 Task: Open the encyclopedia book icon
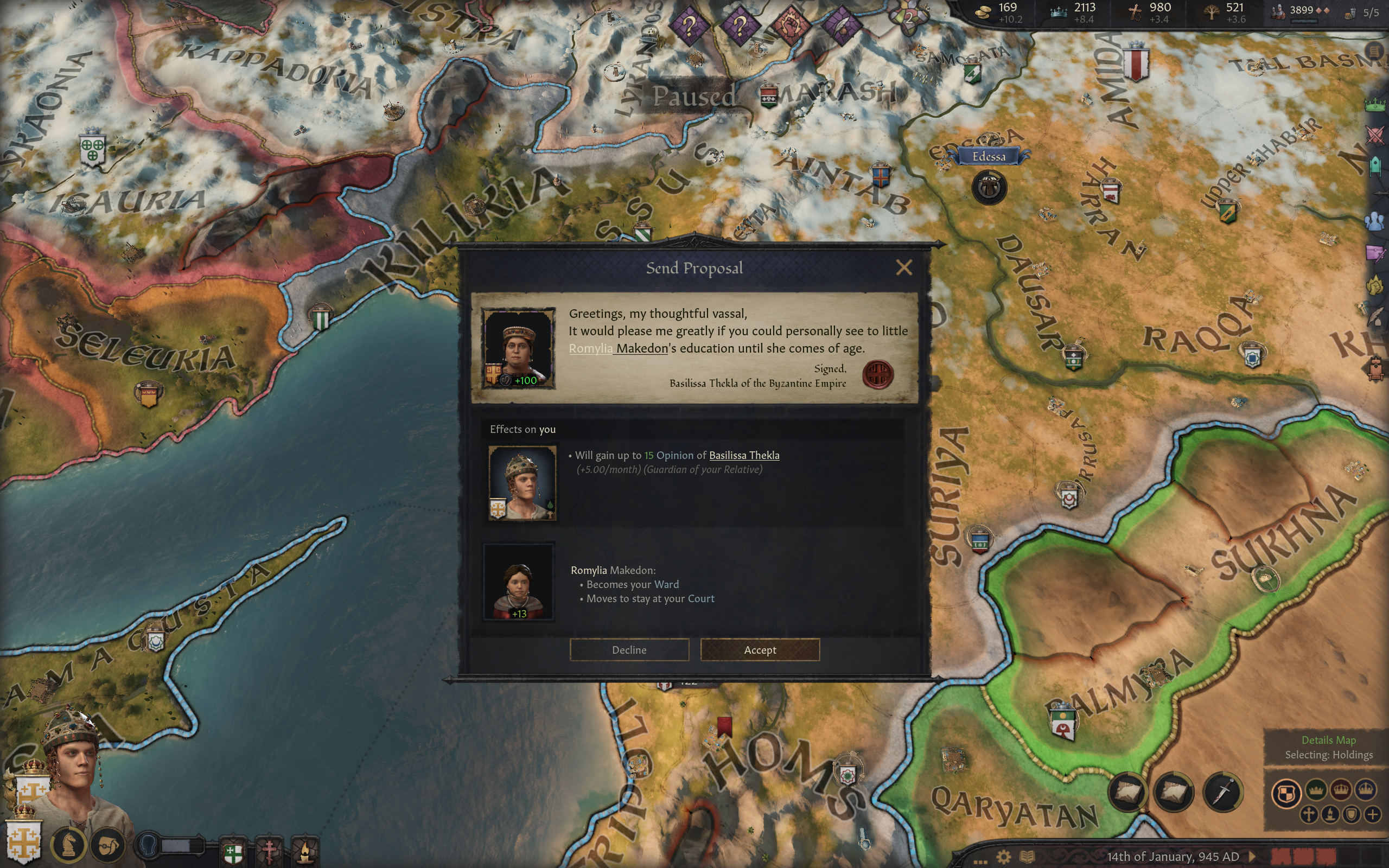[x=1028, y=857]
